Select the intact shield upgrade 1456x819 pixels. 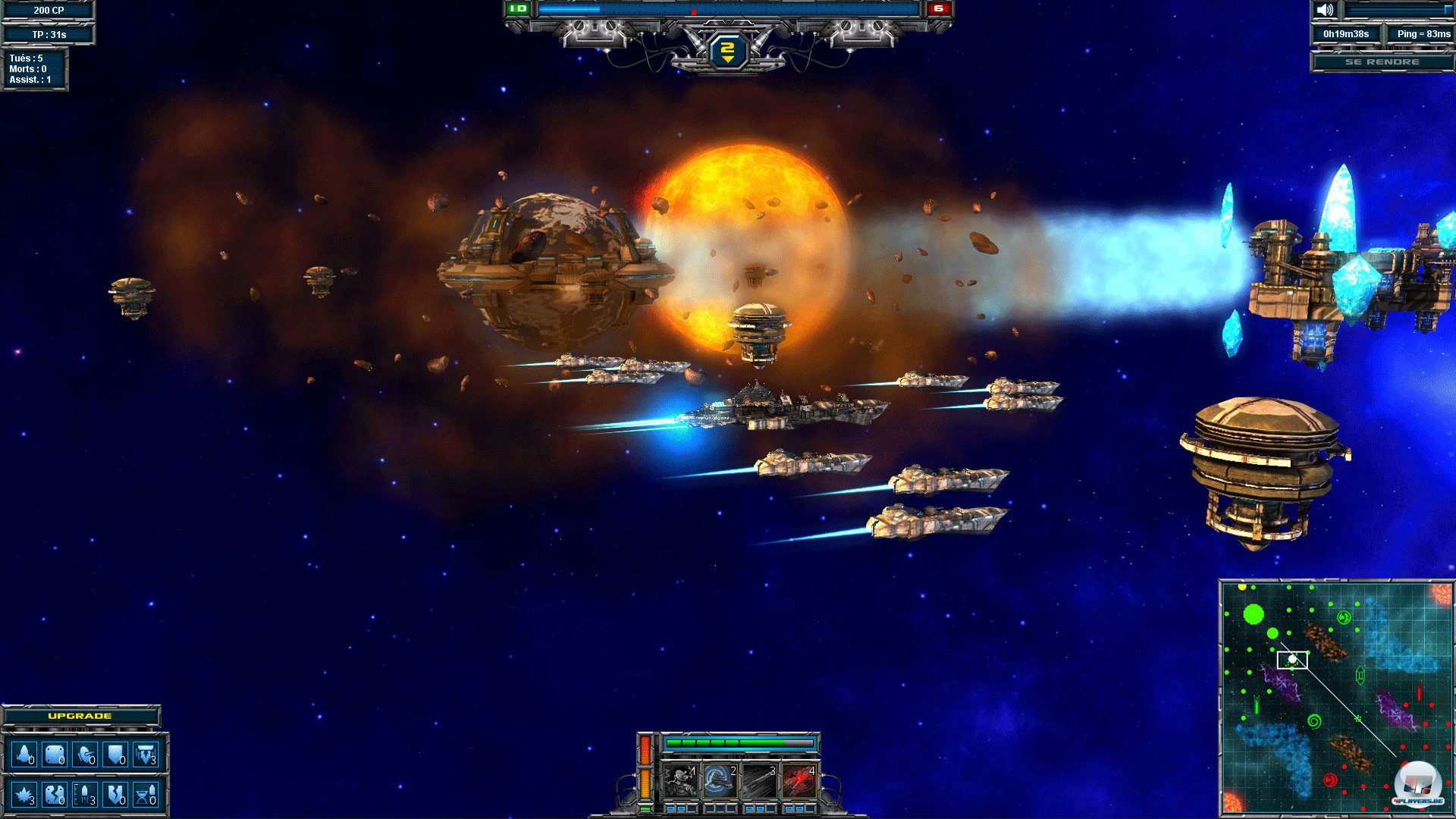[x=116, y=755]
